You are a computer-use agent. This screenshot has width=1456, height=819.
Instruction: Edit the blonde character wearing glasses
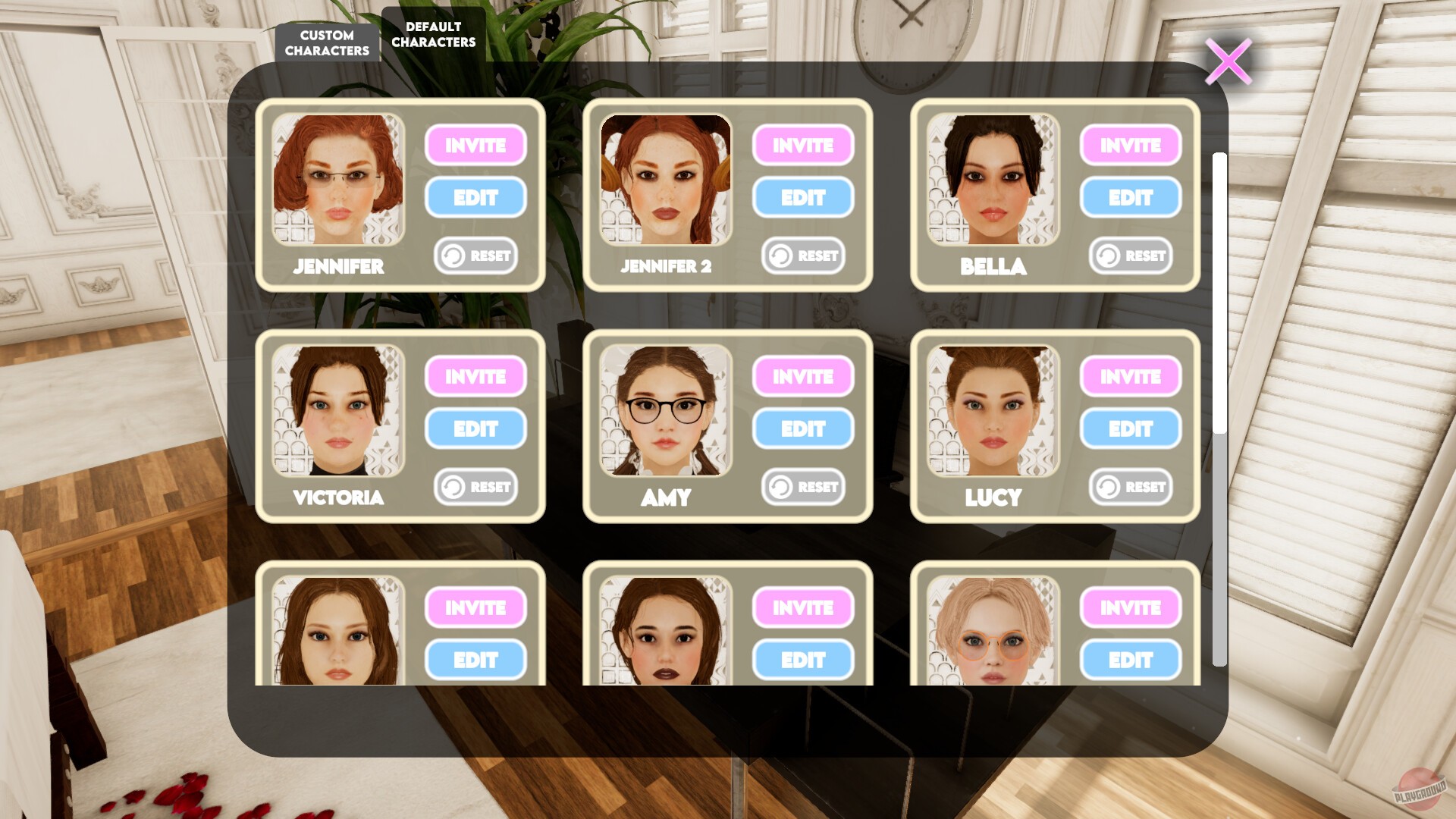(1130, 659)
